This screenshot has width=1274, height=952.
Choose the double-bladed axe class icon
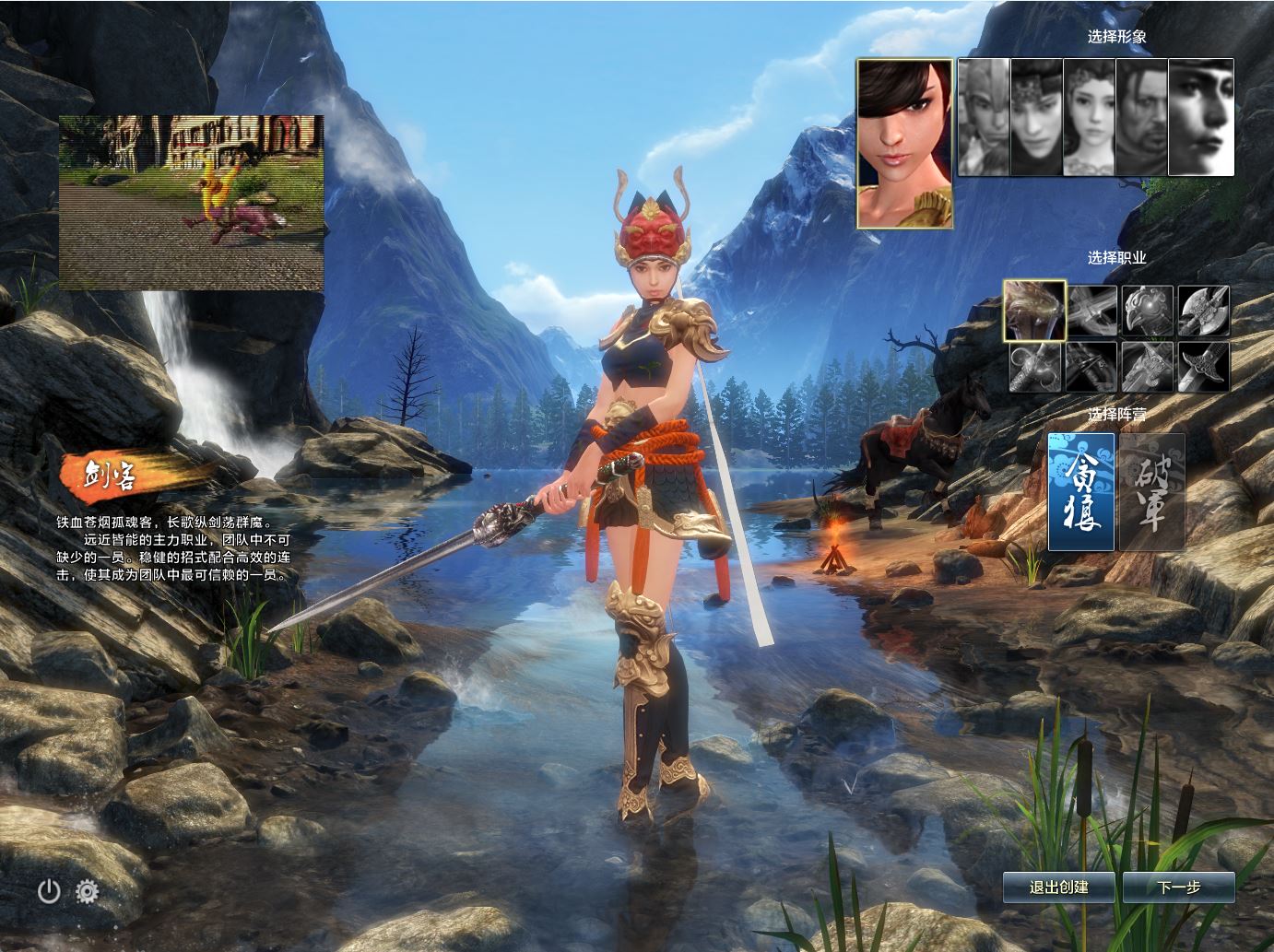click(1204, 311)
